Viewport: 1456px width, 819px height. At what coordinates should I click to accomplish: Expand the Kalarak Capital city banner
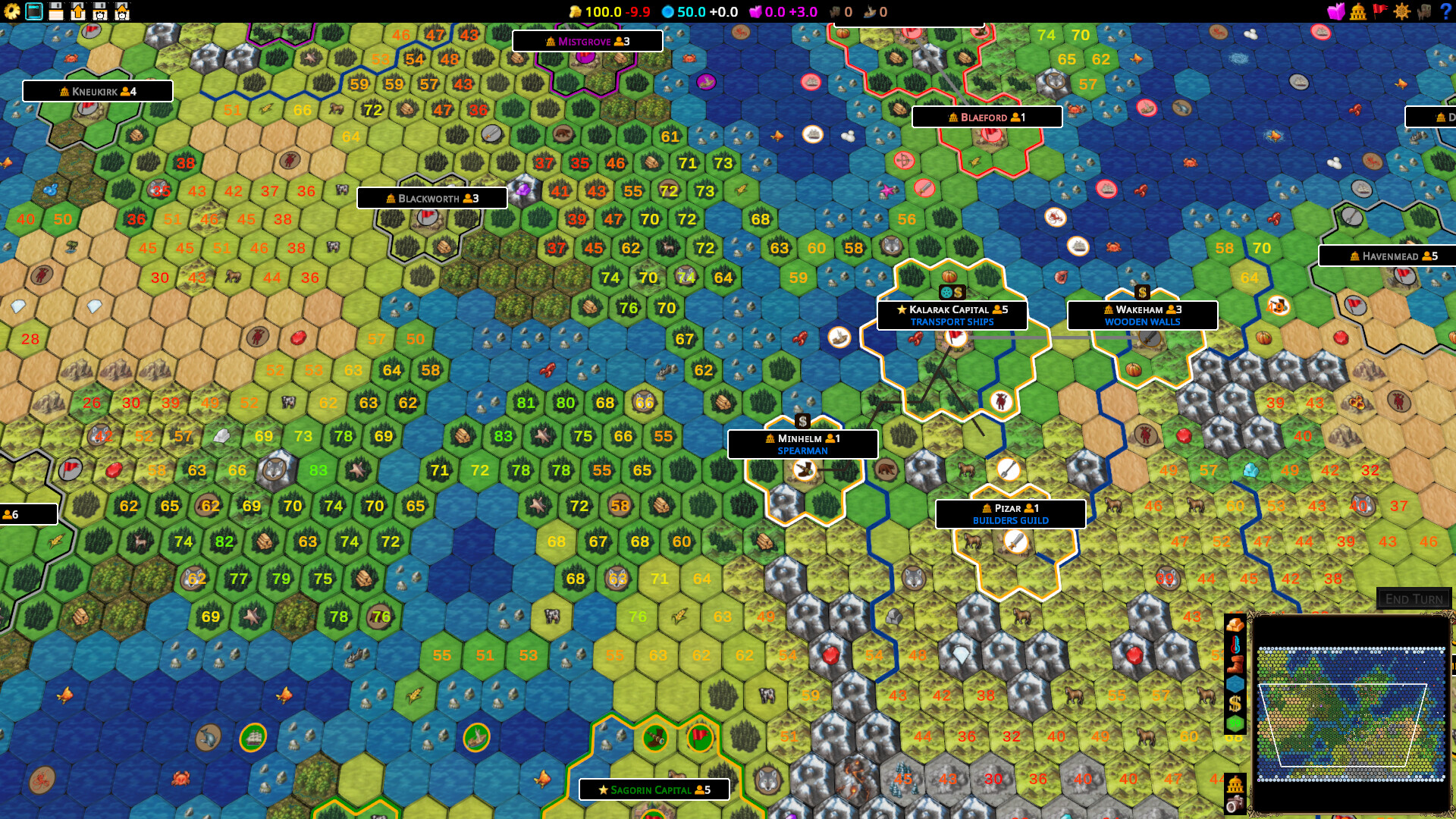click(952, 314)
